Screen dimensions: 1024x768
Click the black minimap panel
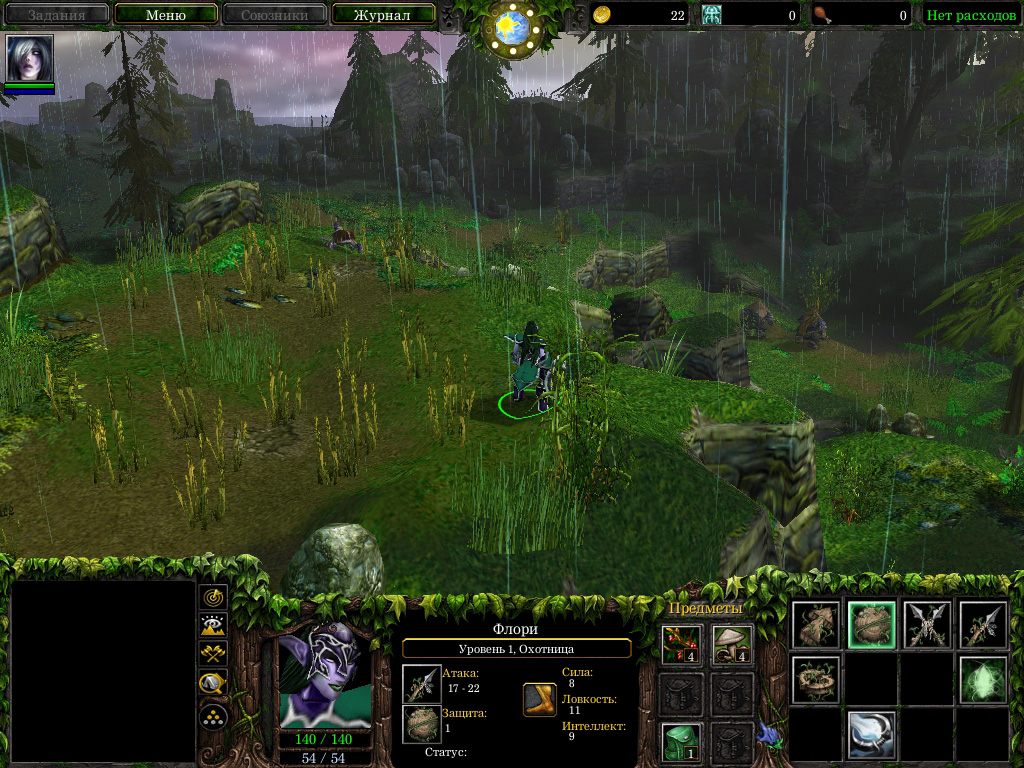click(x=103, y=670)
